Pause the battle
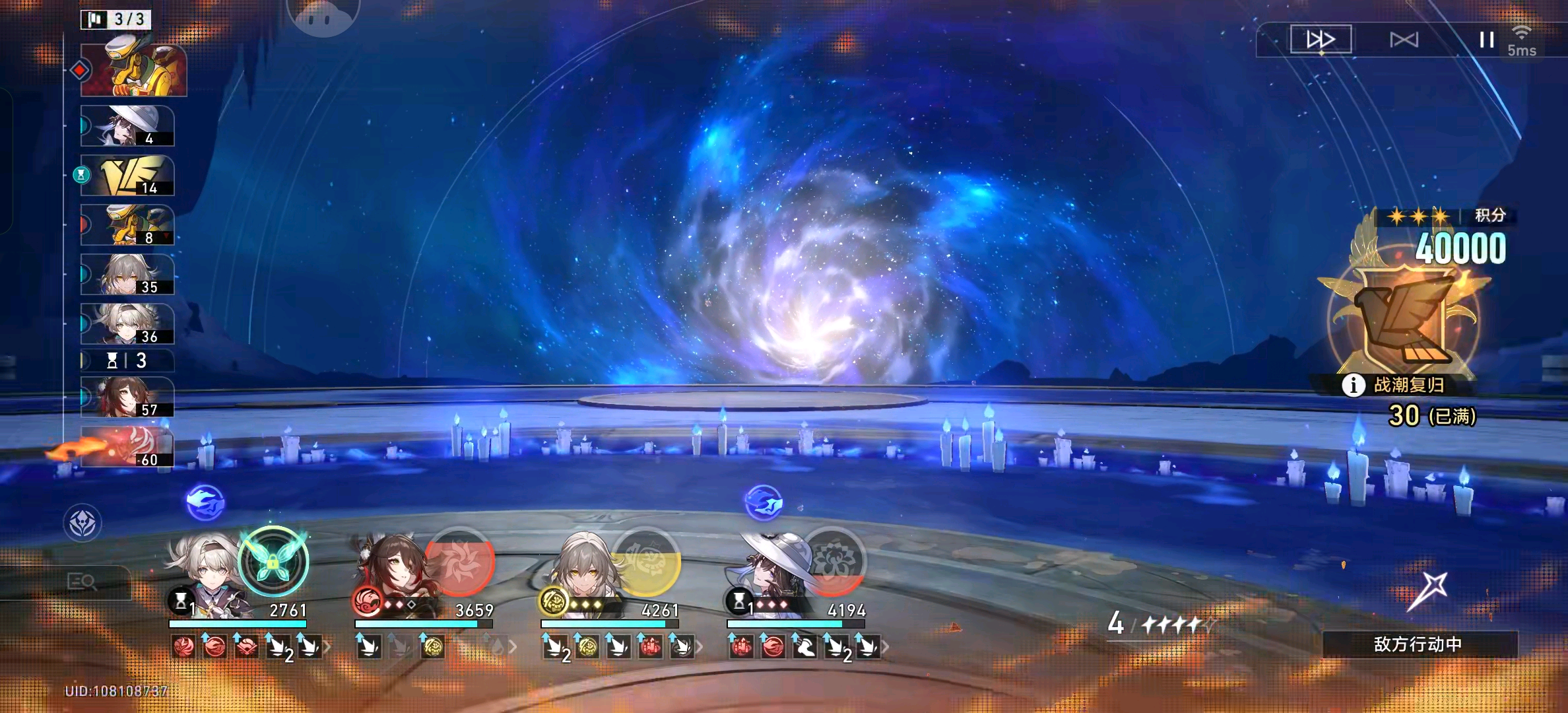 1486,40
